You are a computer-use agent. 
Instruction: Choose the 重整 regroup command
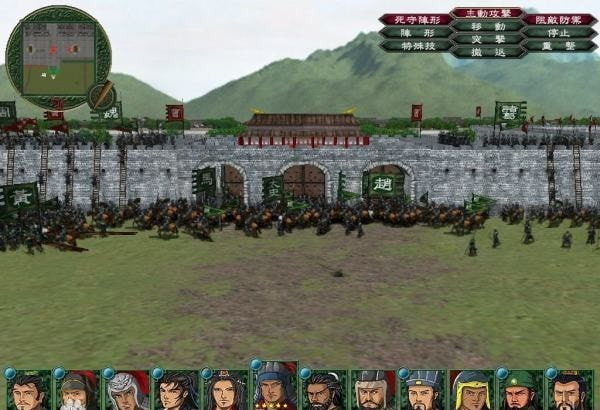coord(551,46)
